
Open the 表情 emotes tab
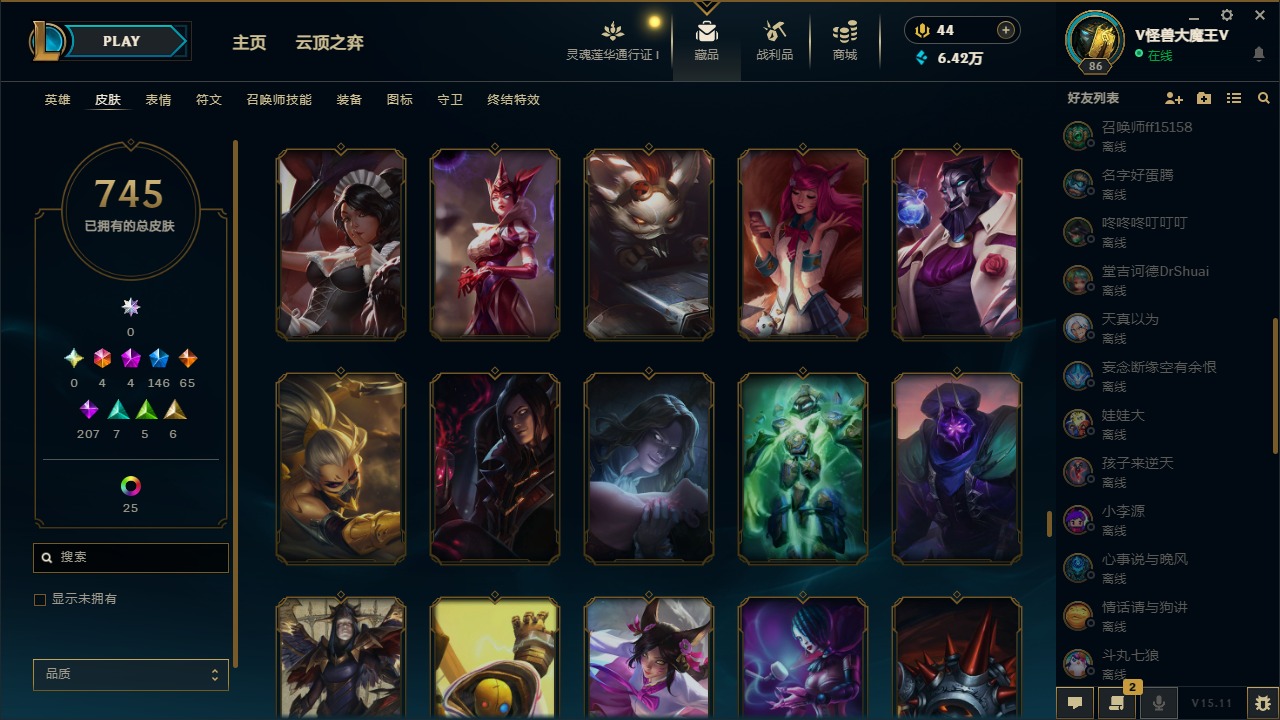pyautogui.click(x=158, y=100)
